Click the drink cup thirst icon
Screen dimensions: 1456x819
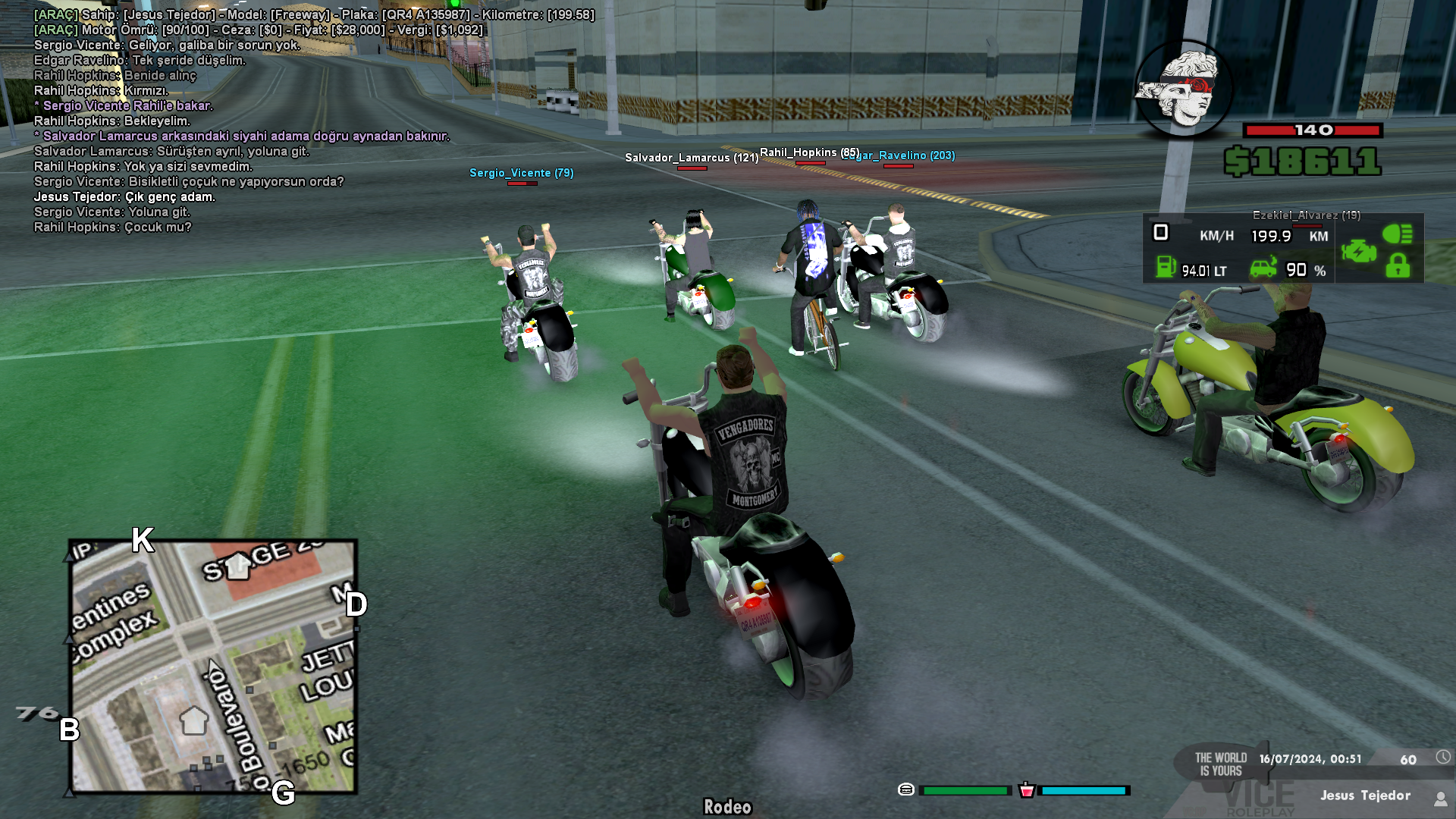1027,789
